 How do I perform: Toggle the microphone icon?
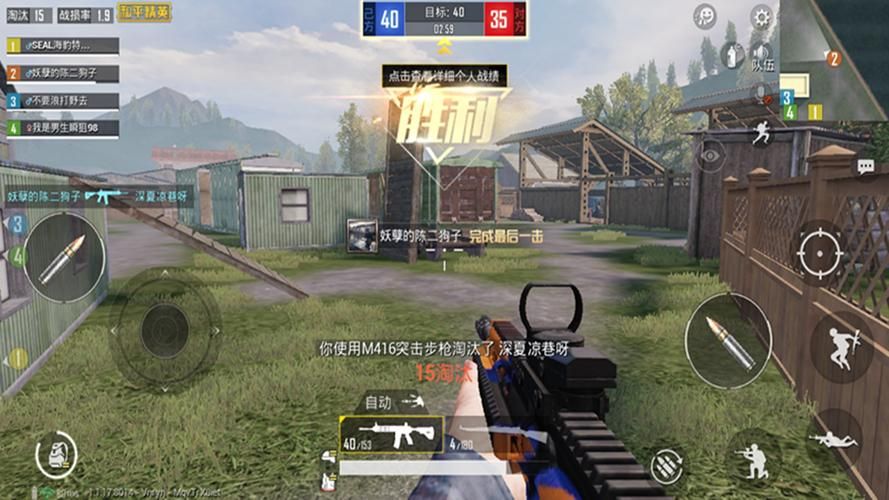click(762, 92)
